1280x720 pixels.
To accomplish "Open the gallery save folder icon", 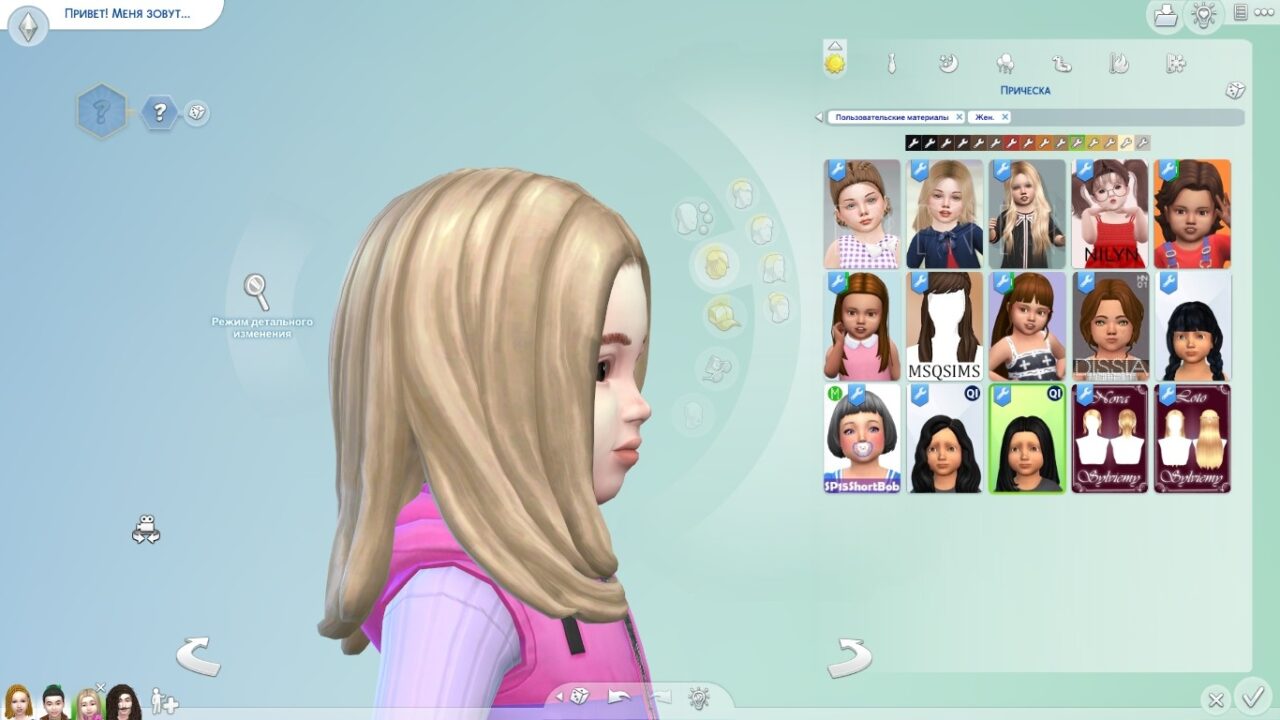I will pyautogui.click(x=1165, y=16).
